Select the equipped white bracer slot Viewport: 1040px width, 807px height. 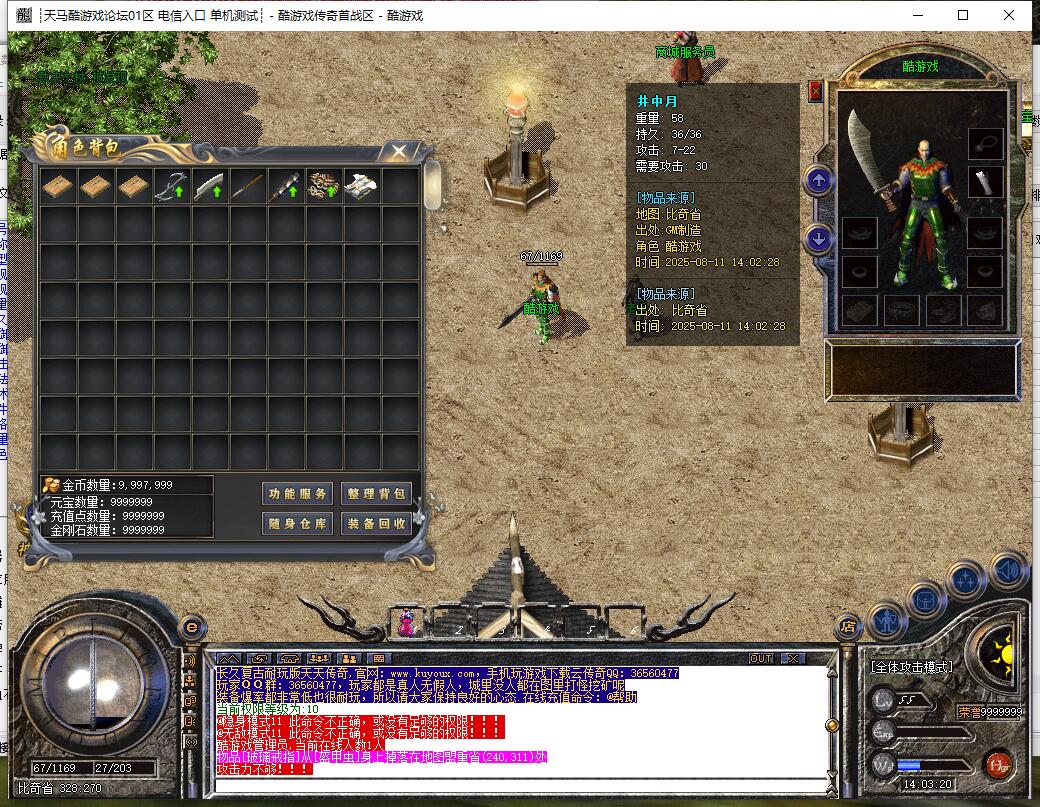tap(986, 182)
